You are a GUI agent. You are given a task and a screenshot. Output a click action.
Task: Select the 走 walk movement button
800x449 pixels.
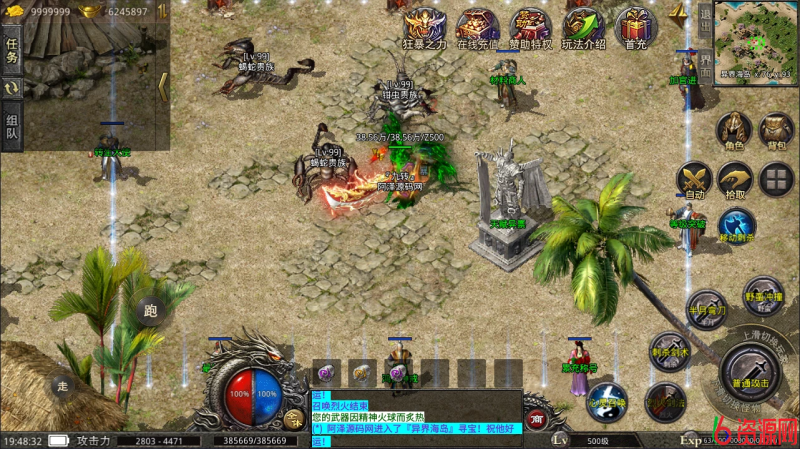click(x=61, y=385)
